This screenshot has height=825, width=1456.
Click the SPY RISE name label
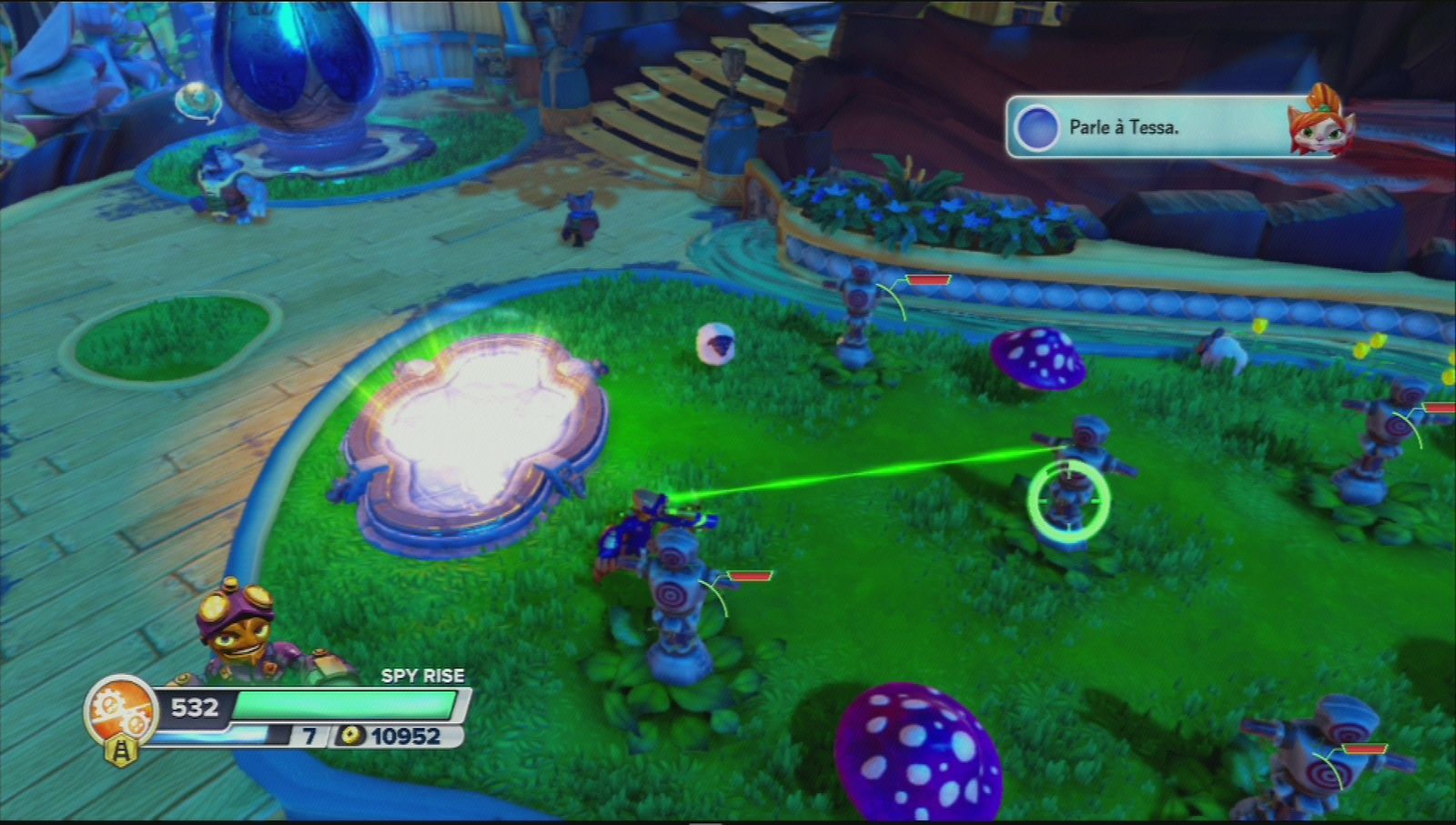click(421, 676)
